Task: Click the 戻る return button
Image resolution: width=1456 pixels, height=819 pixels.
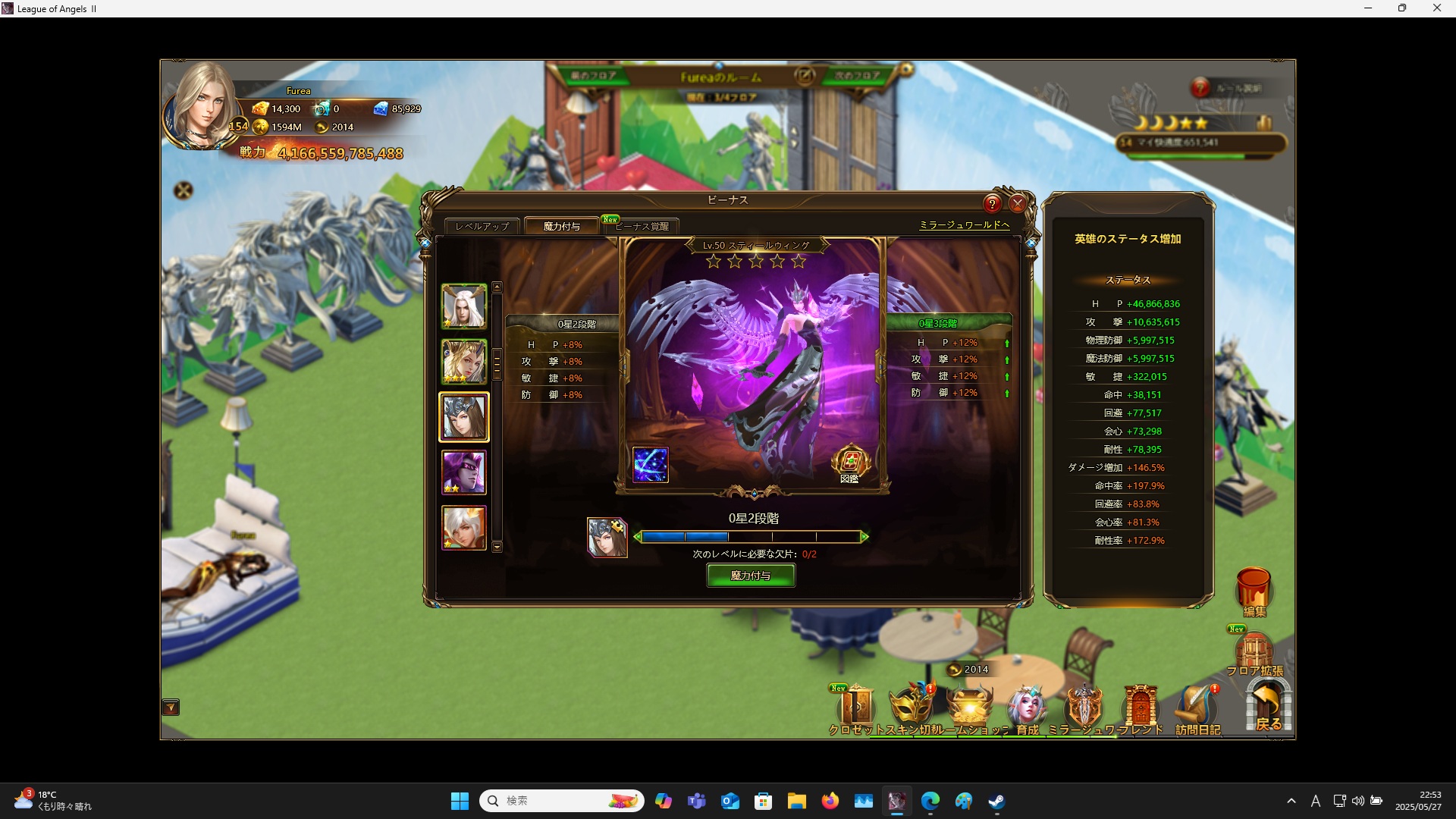Action: (x=1268, y=707)
